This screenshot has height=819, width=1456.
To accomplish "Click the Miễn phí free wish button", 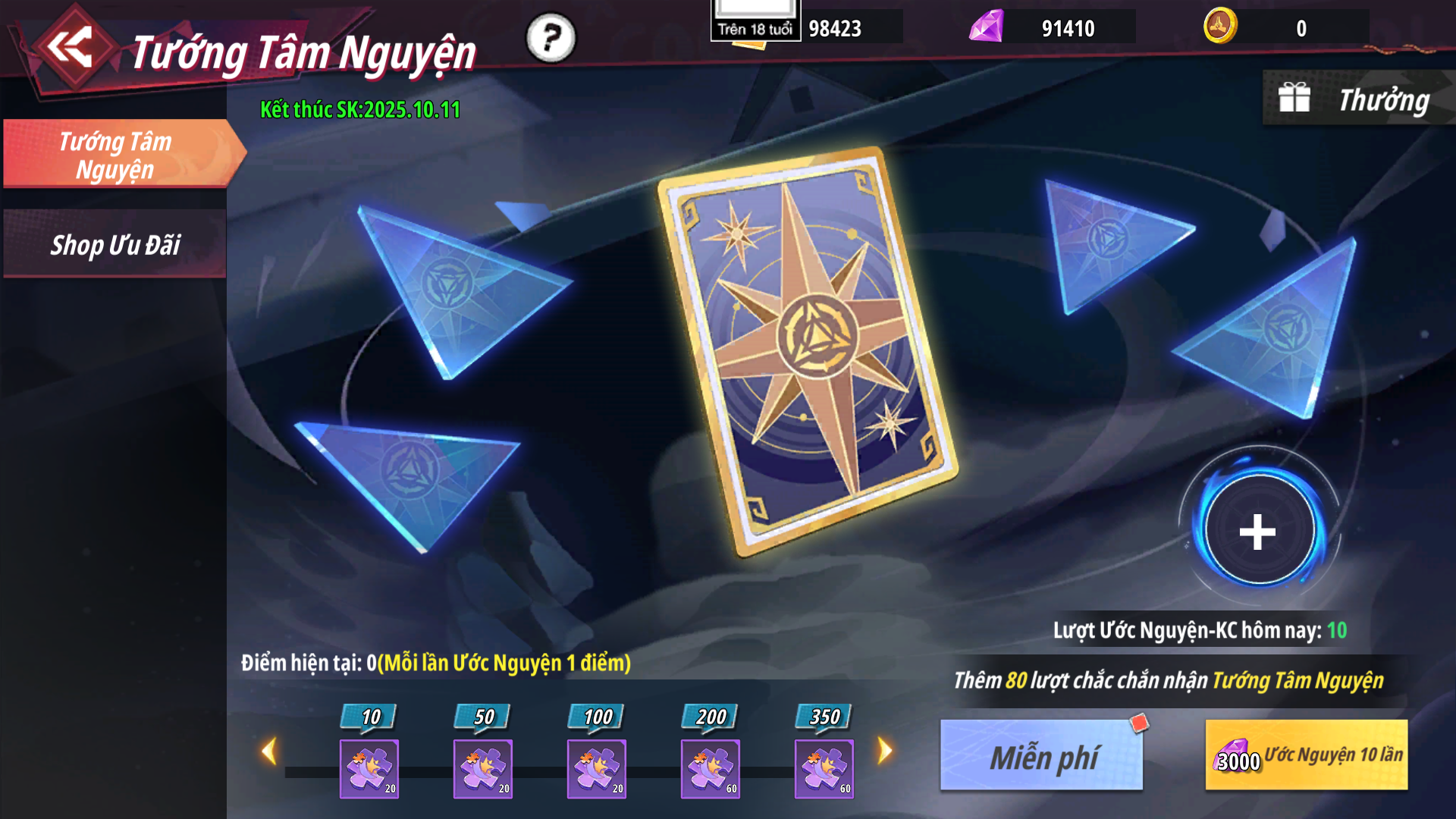I will 1042,756.
